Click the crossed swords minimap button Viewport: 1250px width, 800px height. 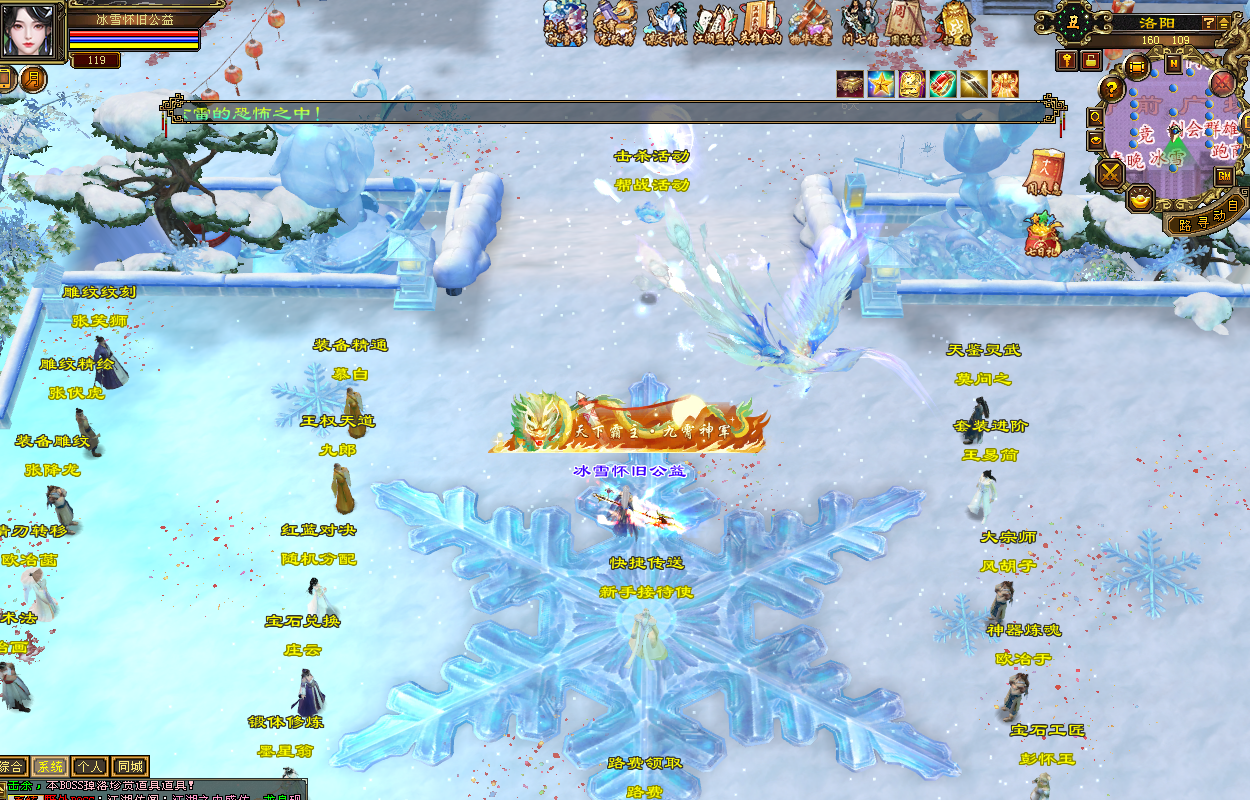point(1110,173)
